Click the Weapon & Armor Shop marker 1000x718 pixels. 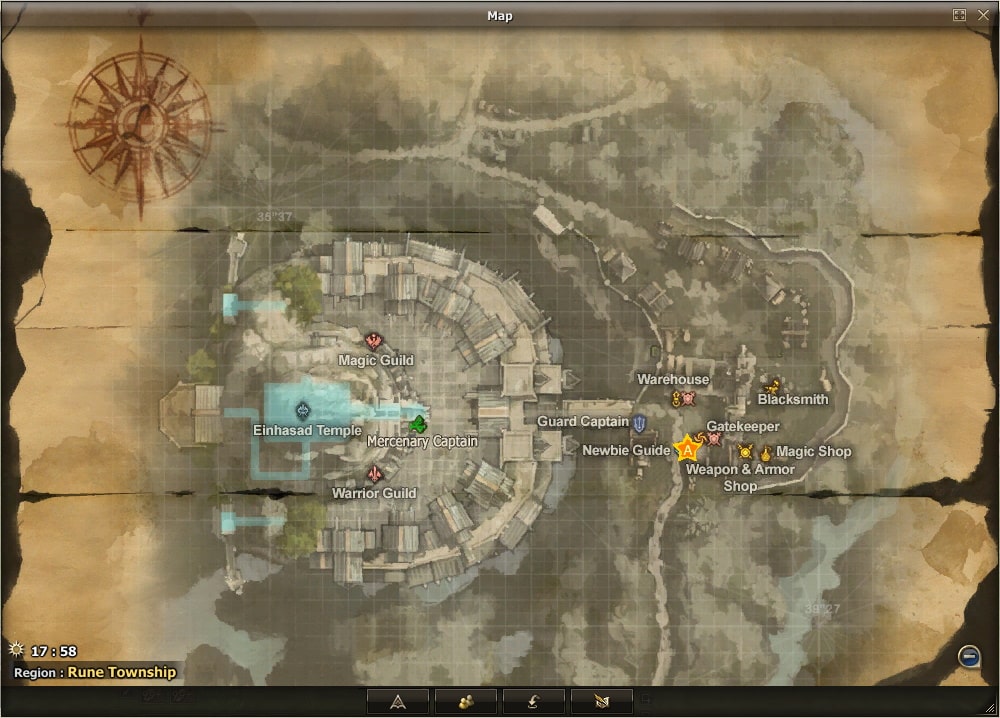(x=745, y=452)
